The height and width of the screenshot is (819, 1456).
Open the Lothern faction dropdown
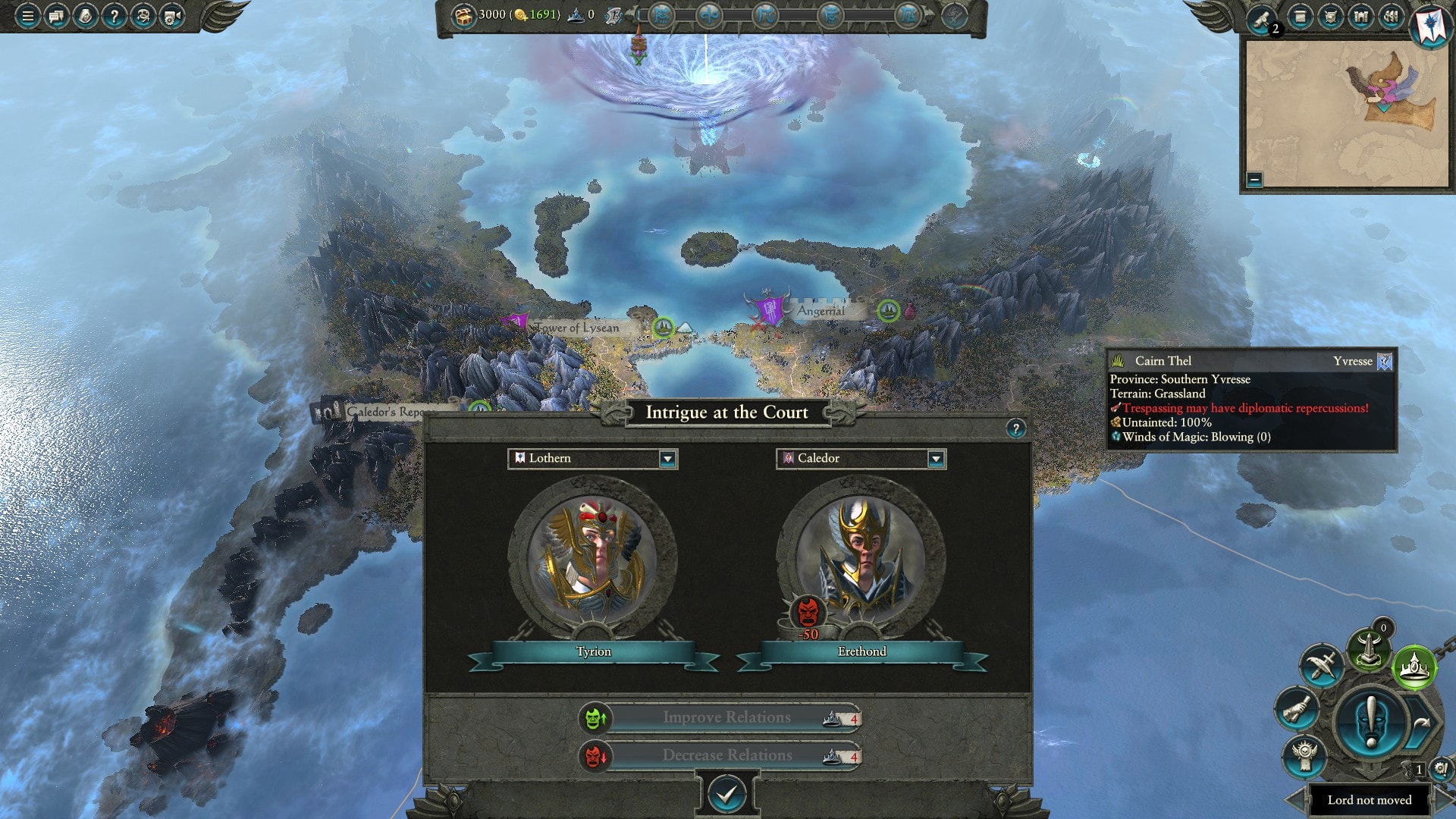click(x=667, y=459)
